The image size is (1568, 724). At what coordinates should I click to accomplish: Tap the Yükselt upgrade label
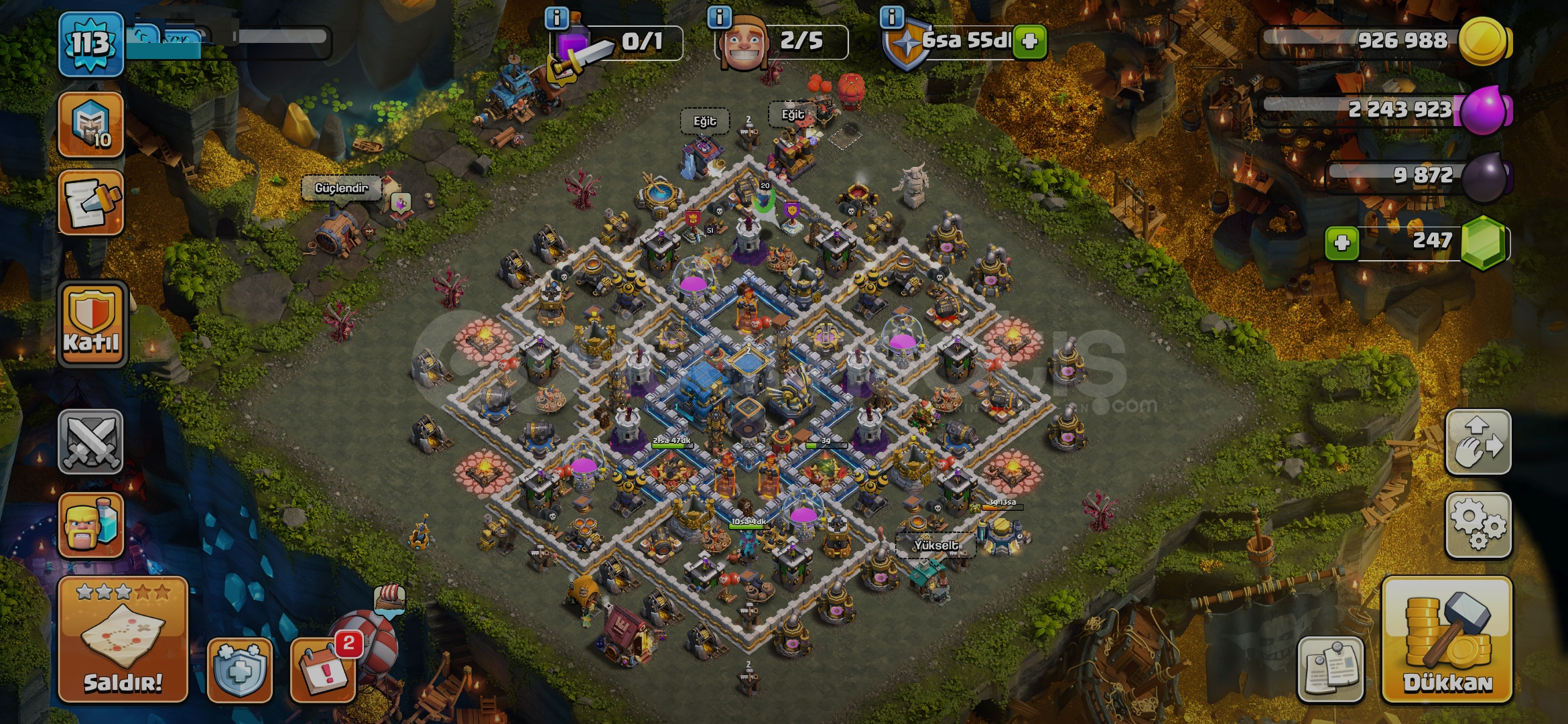tap(935, 546)
